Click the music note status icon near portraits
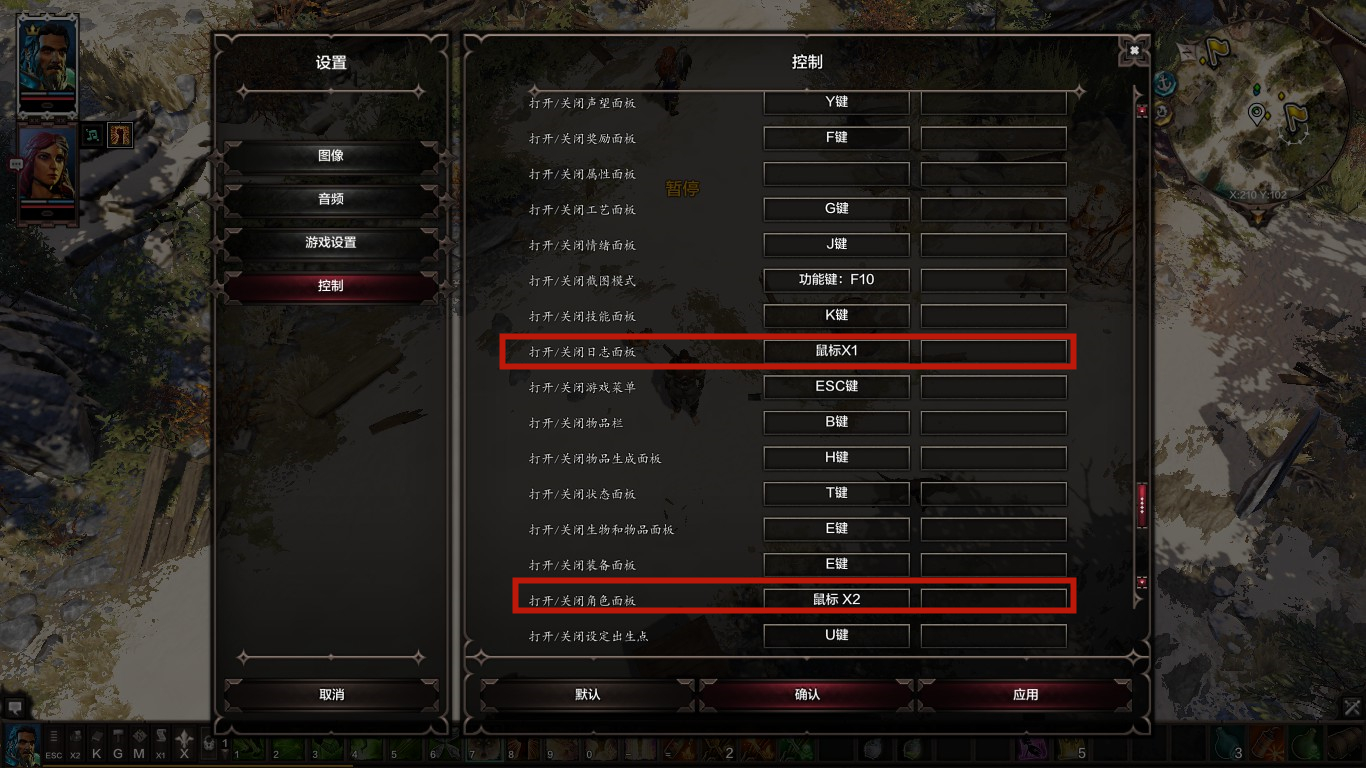This screenshot has width=1366, height=768. tap(91, 135)
